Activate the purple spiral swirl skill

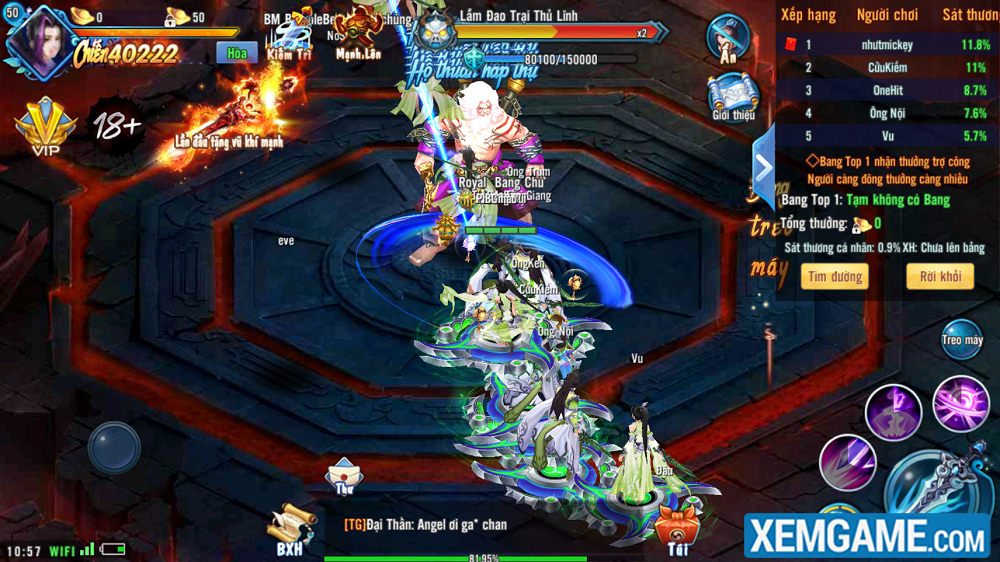coord(961,402)
